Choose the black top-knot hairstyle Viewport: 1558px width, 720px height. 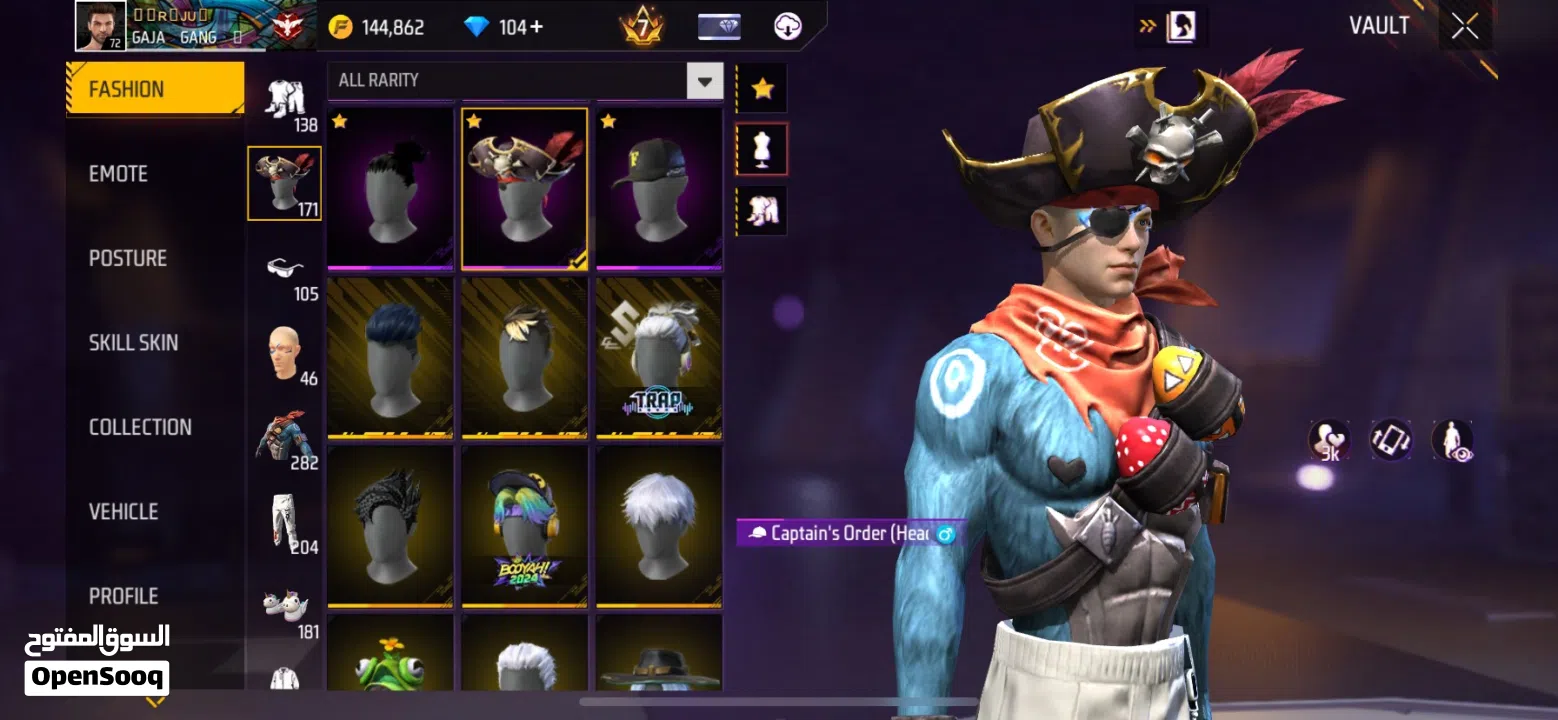(391, 188)
